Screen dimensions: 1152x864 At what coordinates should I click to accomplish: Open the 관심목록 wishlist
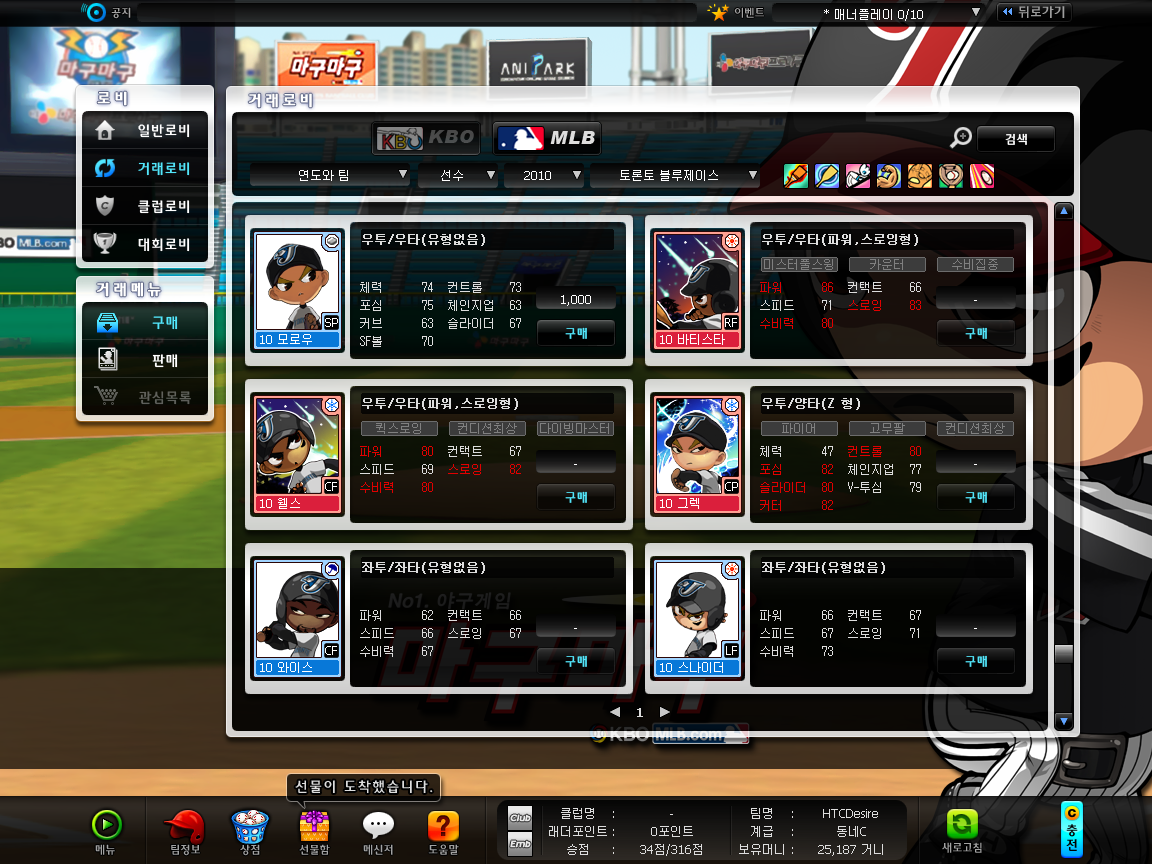point(146,397)
